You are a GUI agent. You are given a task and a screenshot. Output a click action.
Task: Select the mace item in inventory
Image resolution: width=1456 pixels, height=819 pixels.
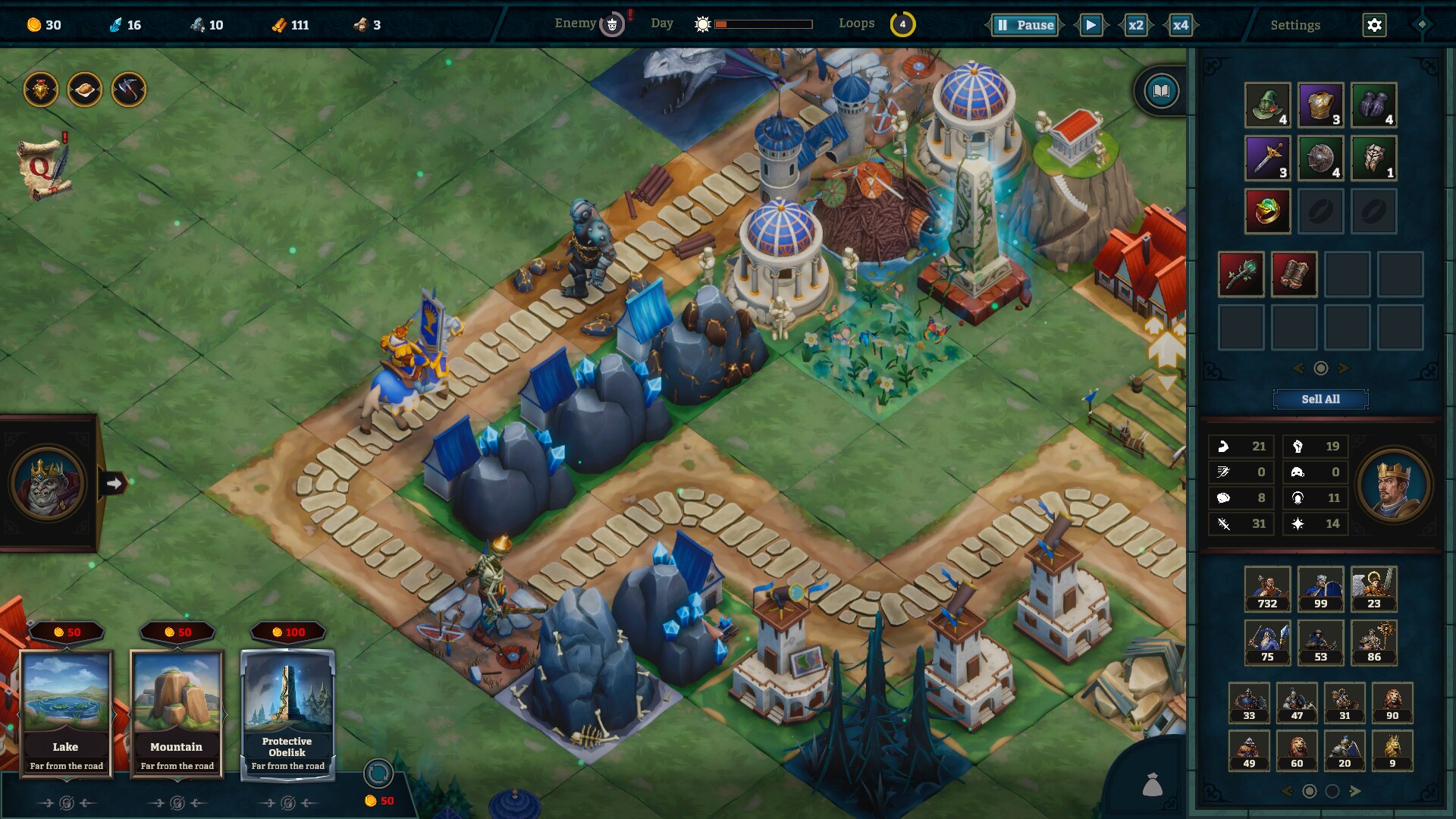click(1241, 274)
